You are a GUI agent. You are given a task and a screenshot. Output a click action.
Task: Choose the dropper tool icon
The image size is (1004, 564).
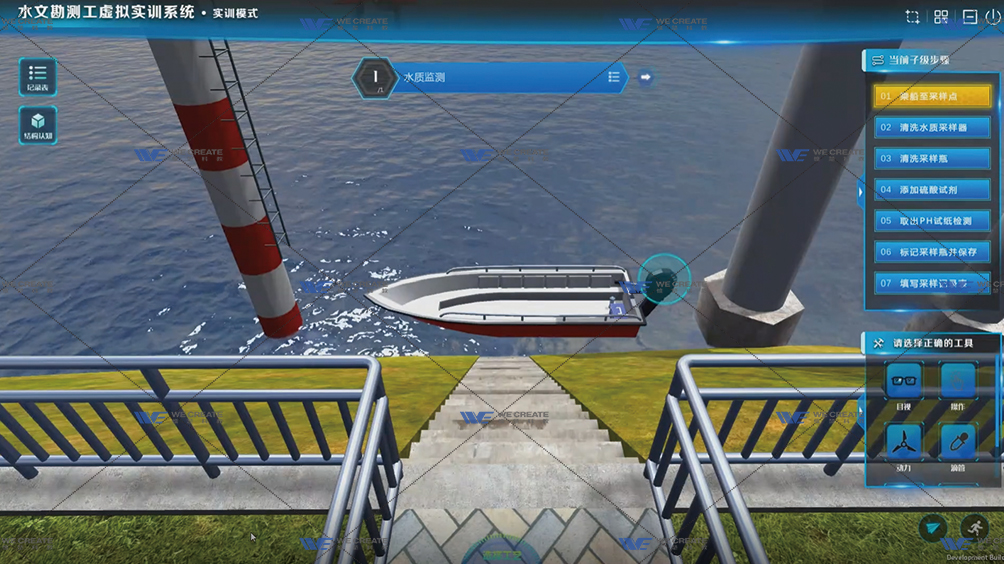coord(958,444)
